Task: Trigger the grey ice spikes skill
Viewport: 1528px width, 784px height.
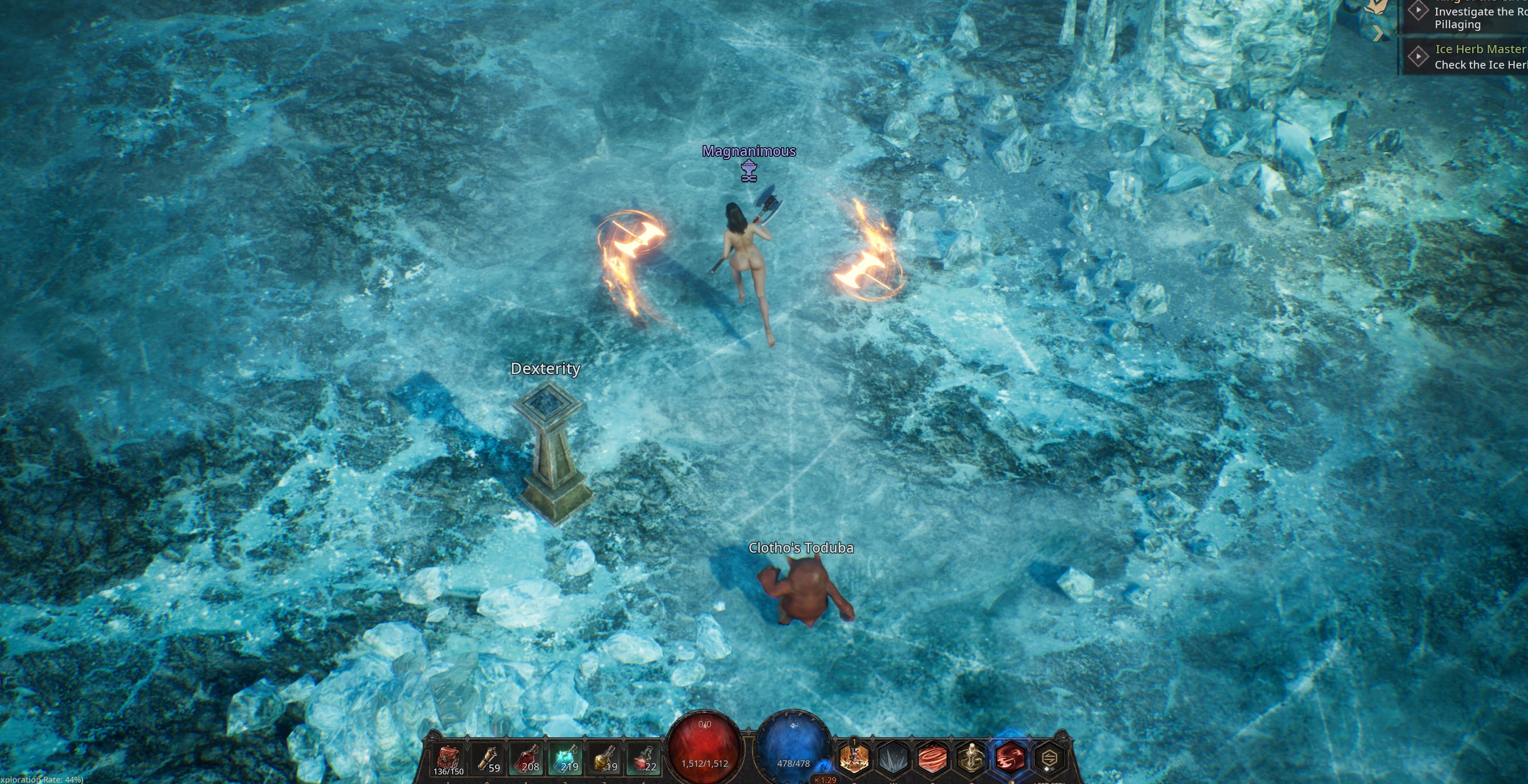Action: pyautogui.click(x=894, y=759)
